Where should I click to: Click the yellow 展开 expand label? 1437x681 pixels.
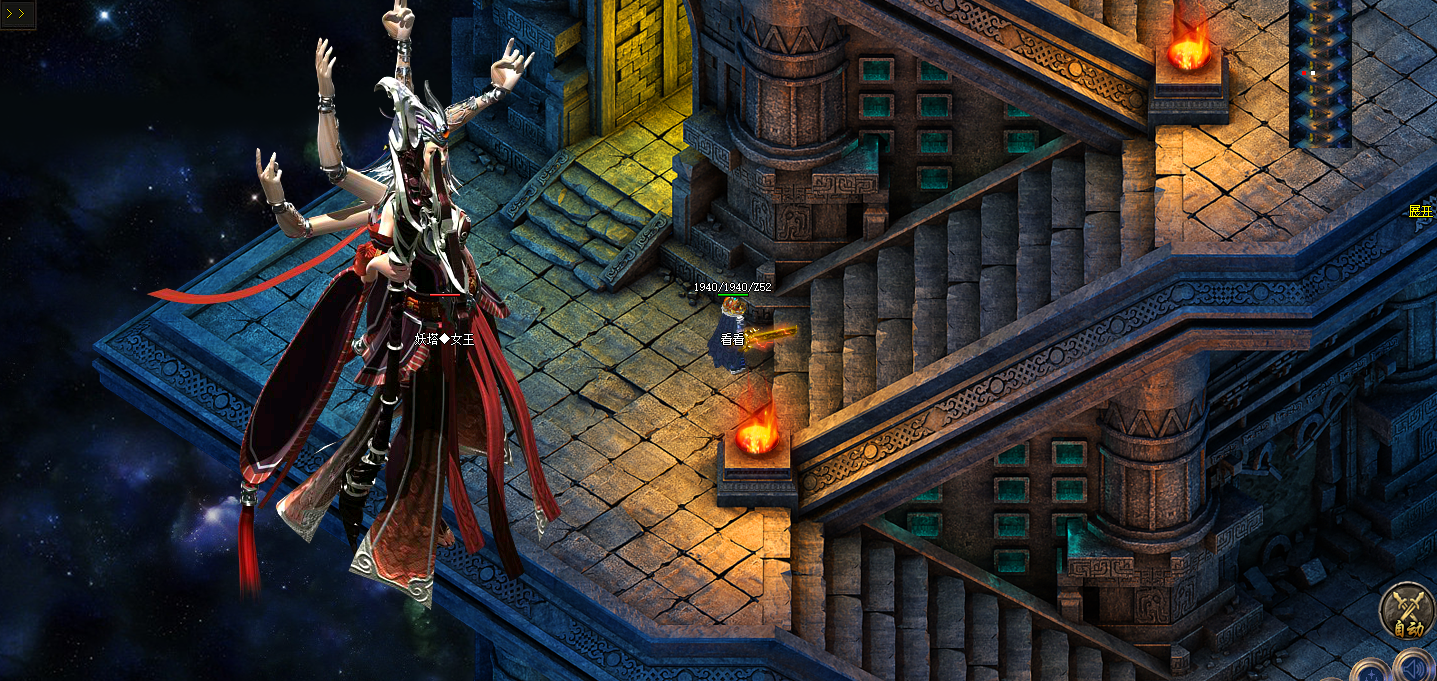pos(1421,212)
